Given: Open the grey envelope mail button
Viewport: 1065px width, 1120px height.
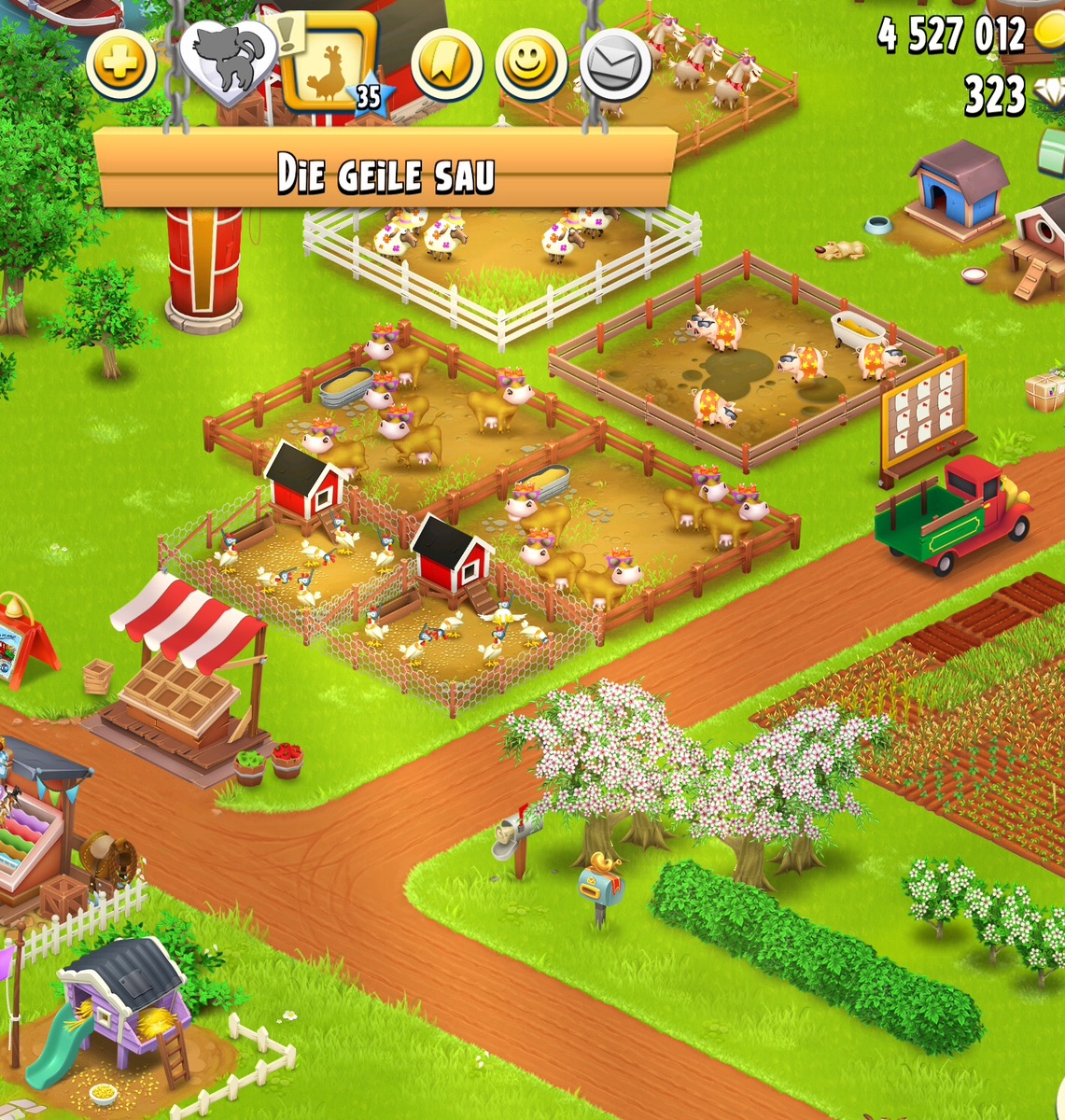Looking at the screenshot, I should [x=615, y=65].
